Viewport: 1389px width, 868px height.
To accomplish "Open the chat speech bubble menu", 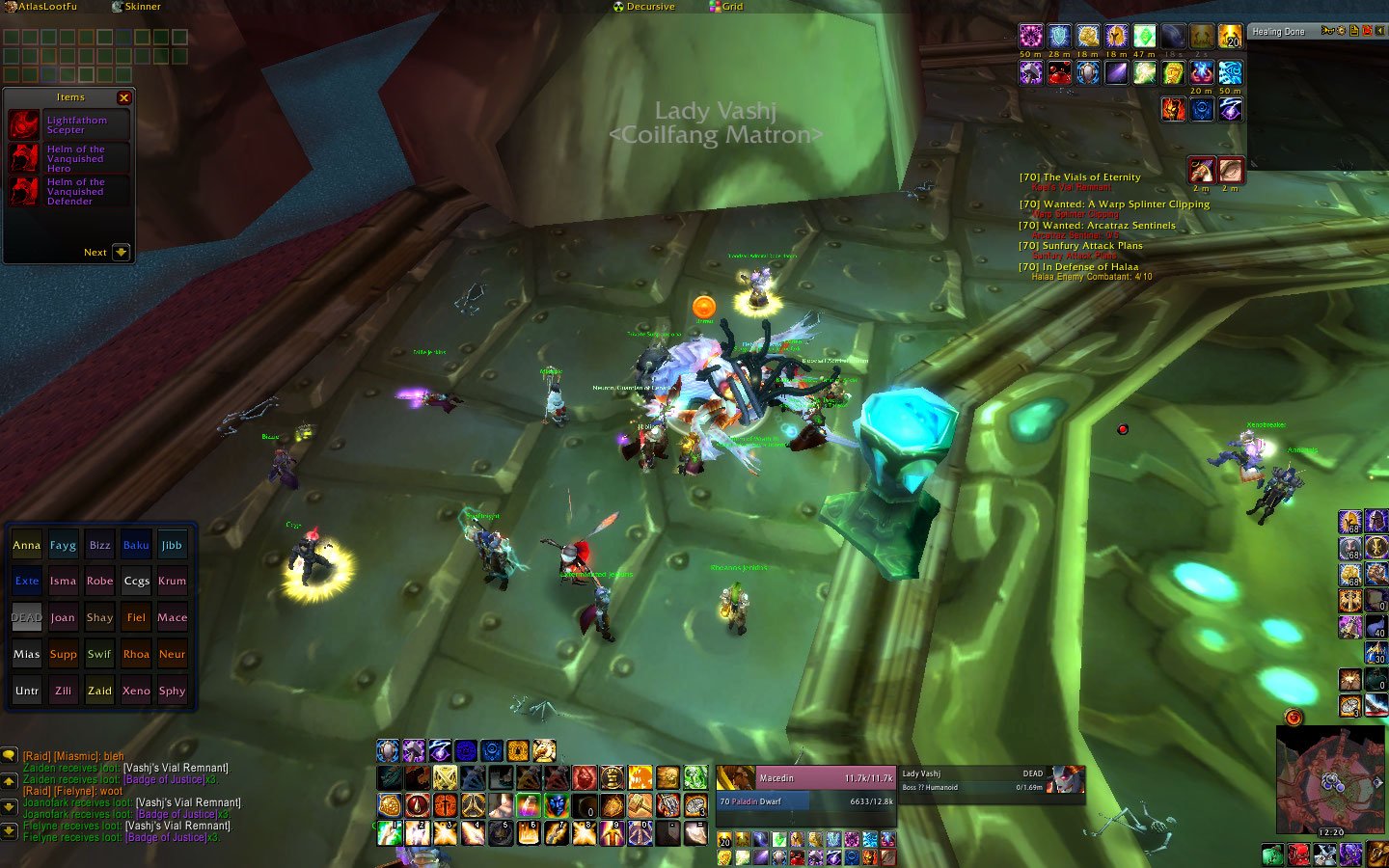I will click(9, 755).
